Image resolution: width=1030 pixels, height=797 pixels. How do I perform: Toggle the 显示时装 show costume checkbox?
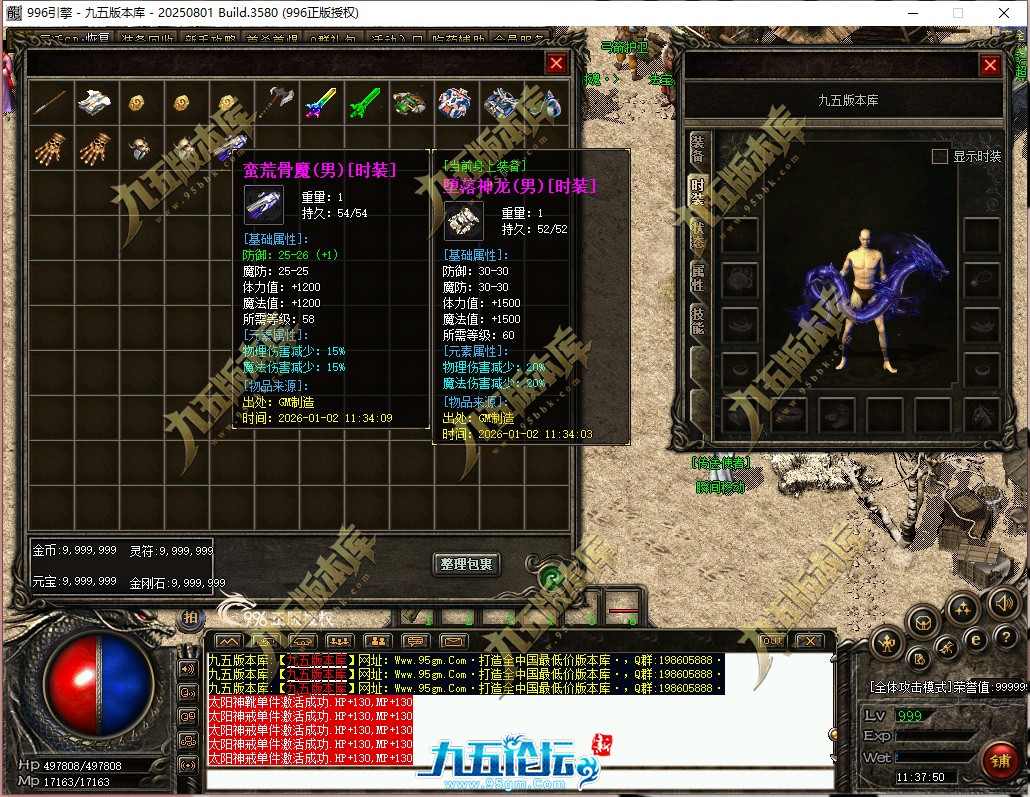pyautogui.click(x=939, y=157)
